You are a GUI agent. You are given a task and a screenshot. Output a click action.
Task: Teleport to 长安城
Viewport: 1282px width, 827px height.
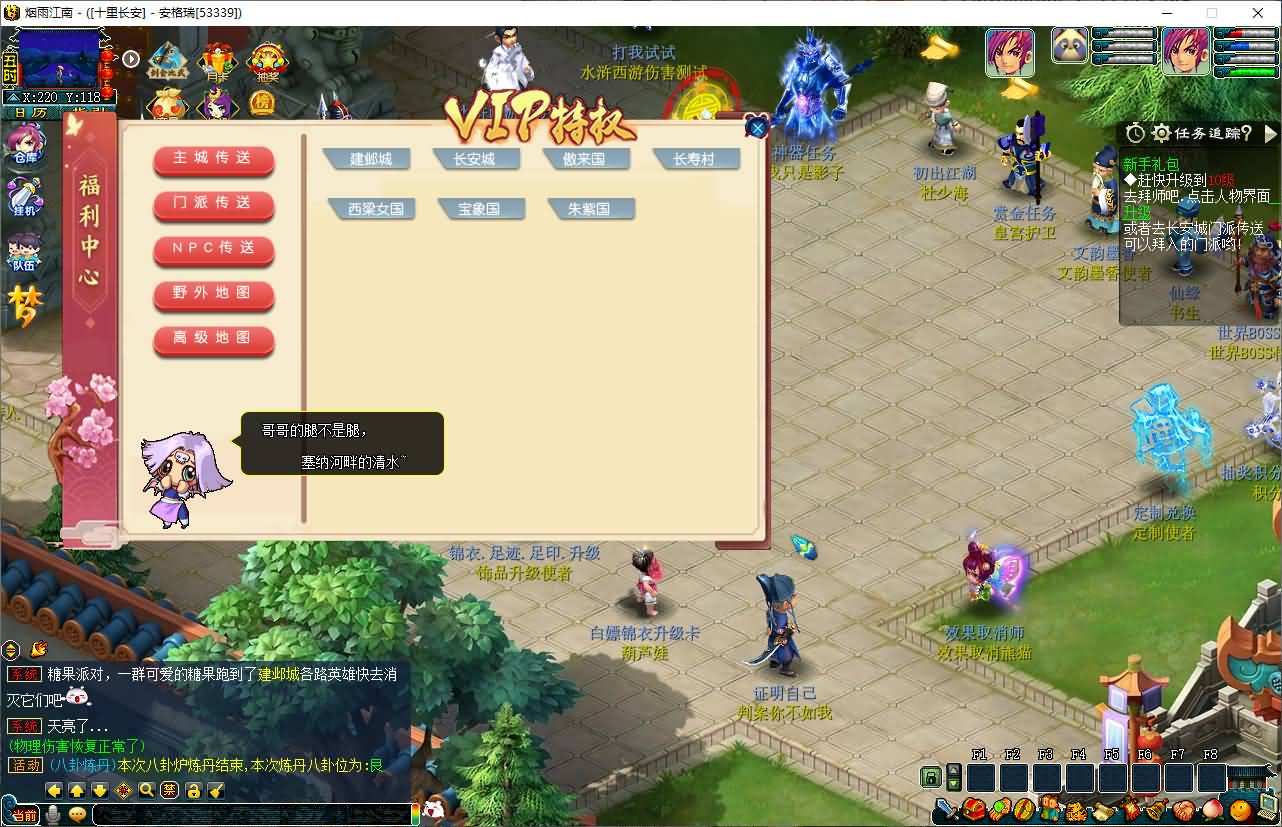point(474,159)
